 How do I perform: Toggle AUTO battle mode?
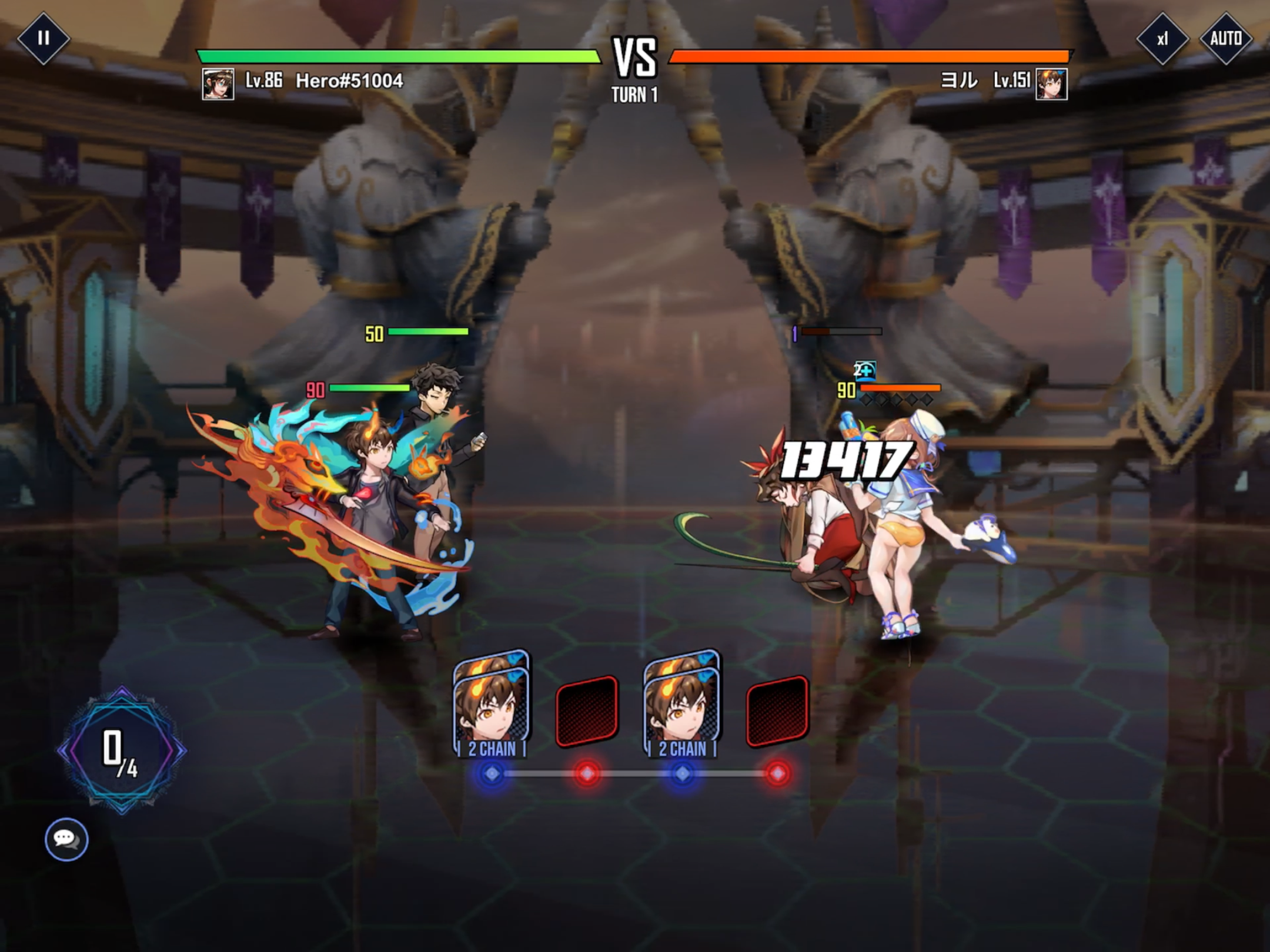click(1226, 39)
